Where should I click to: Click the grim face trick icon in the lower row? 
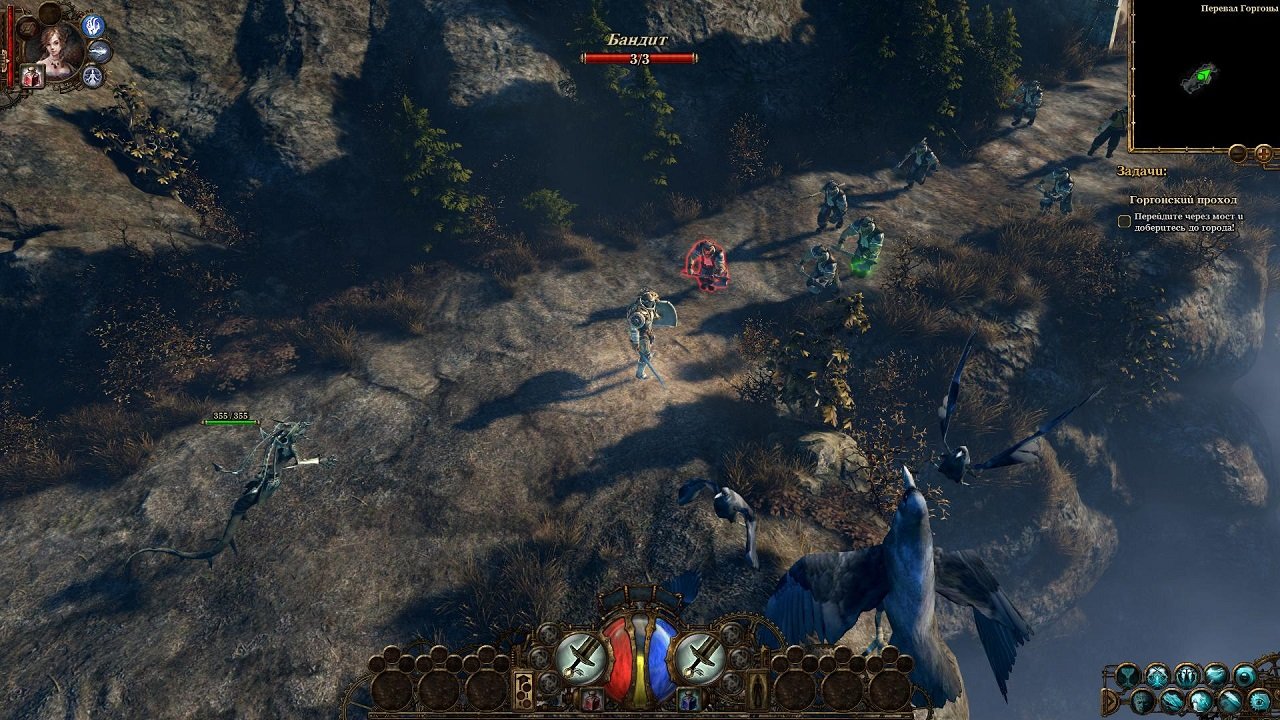(1141, 700)
